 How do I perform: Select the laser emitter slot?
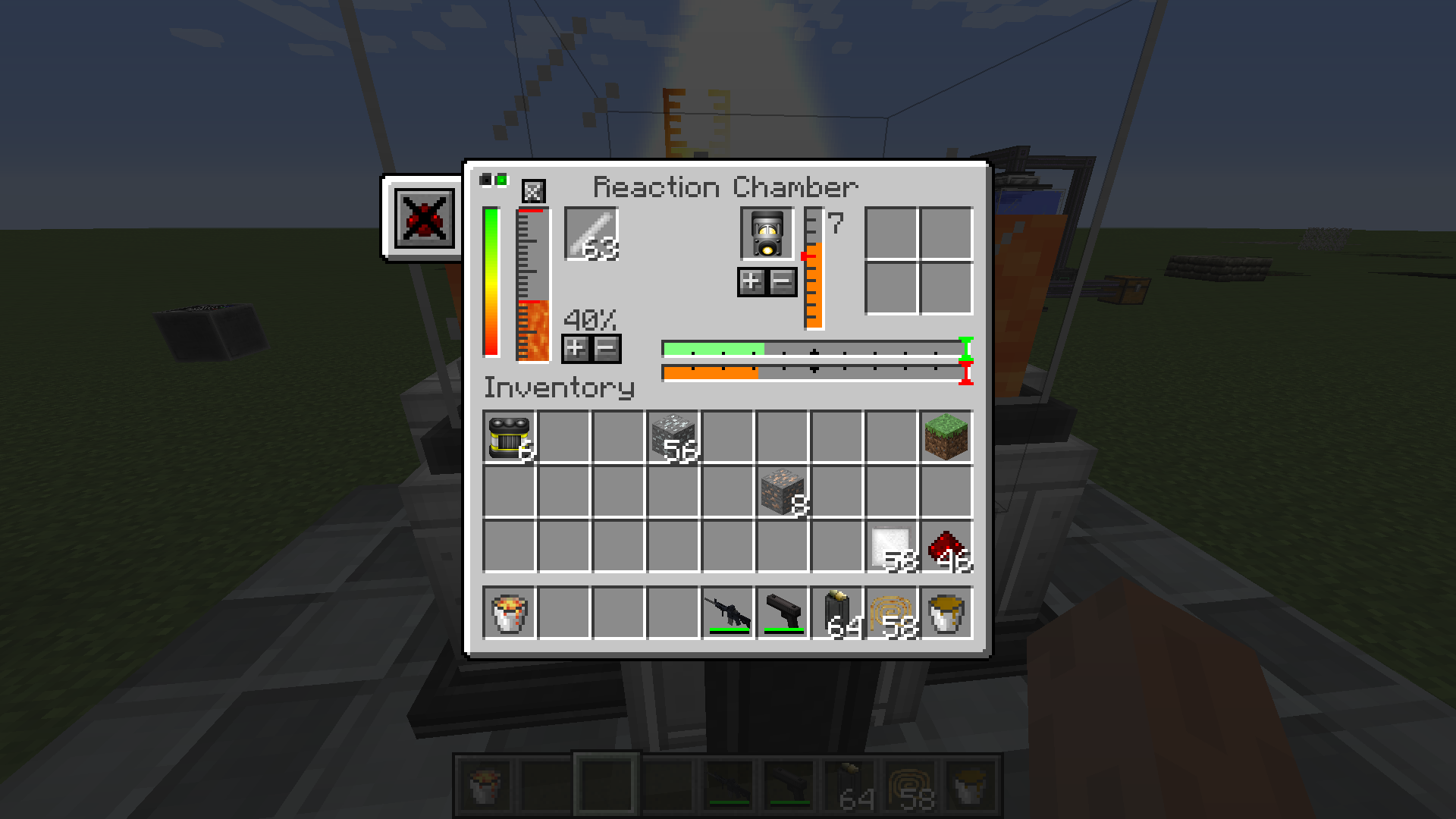coord(767,234)
